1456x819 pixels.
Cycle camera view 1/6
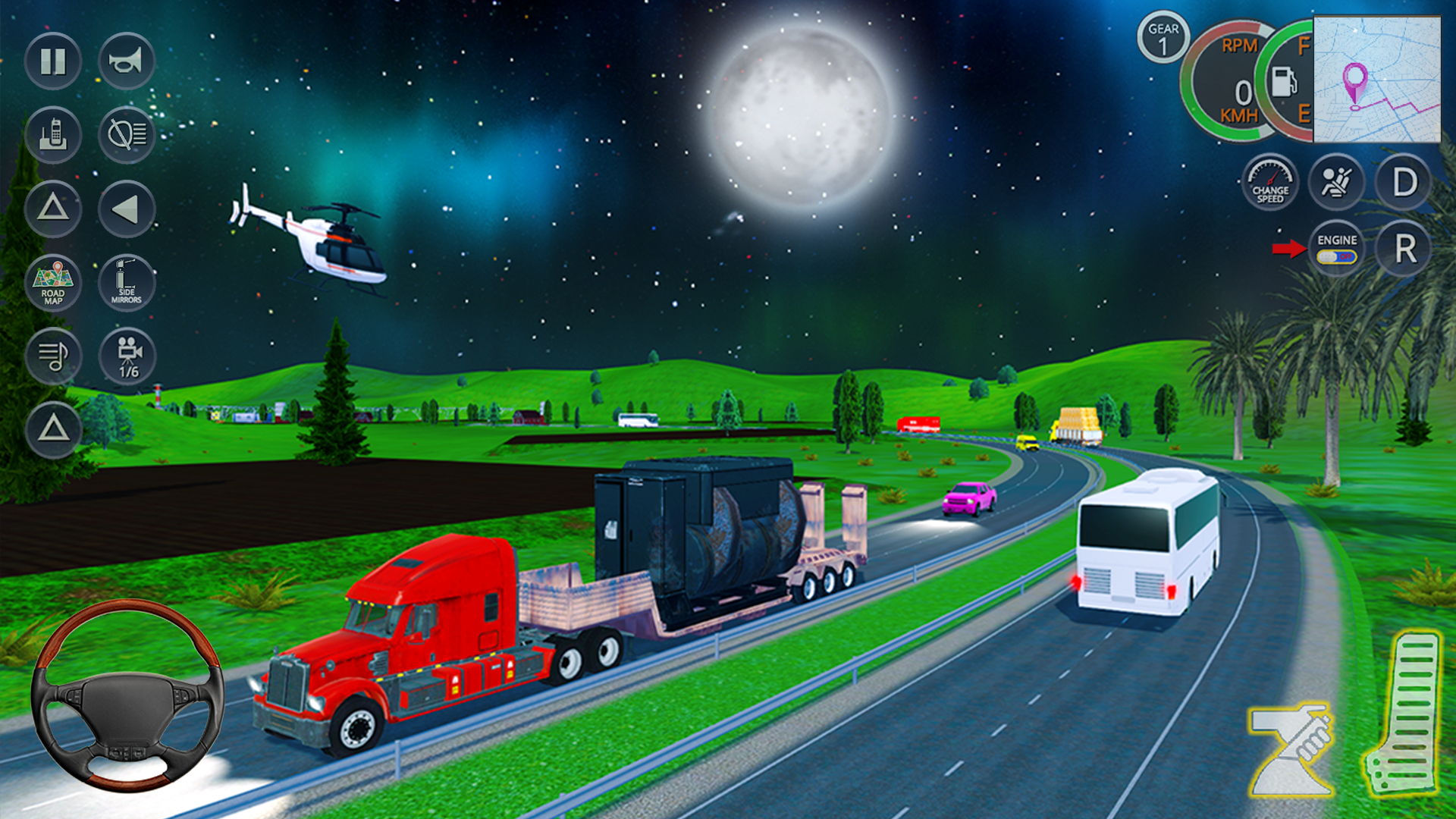127,356
